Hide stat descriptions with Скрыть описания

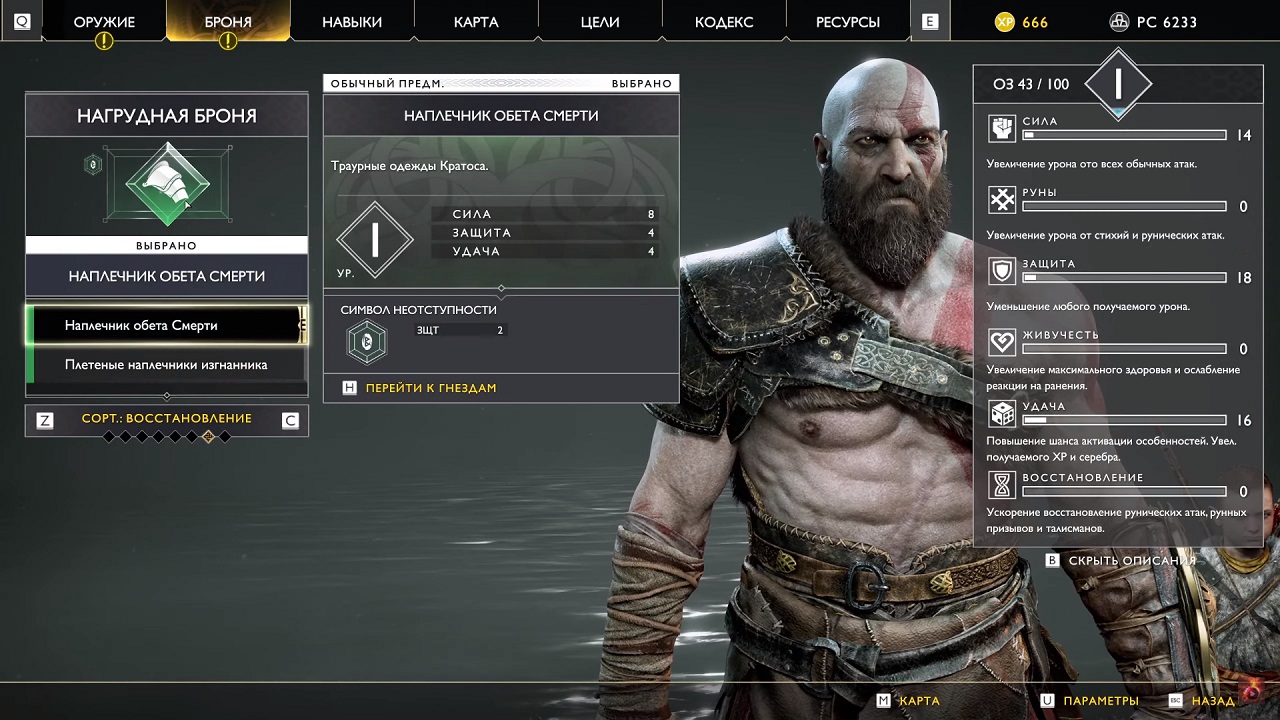point(1131,561)
